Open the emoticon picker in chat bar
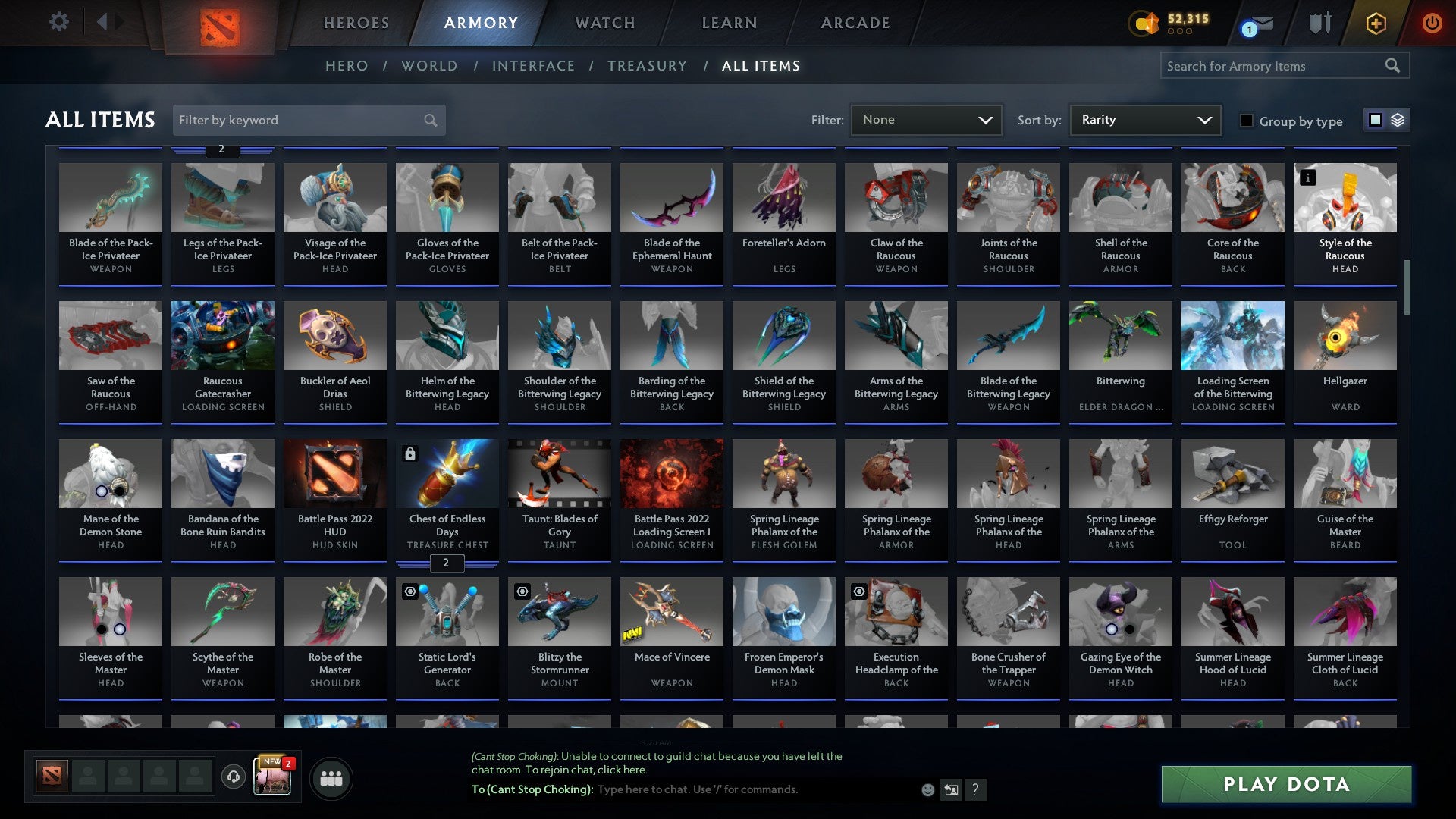 pyautogui.click(x=928, y=789)
